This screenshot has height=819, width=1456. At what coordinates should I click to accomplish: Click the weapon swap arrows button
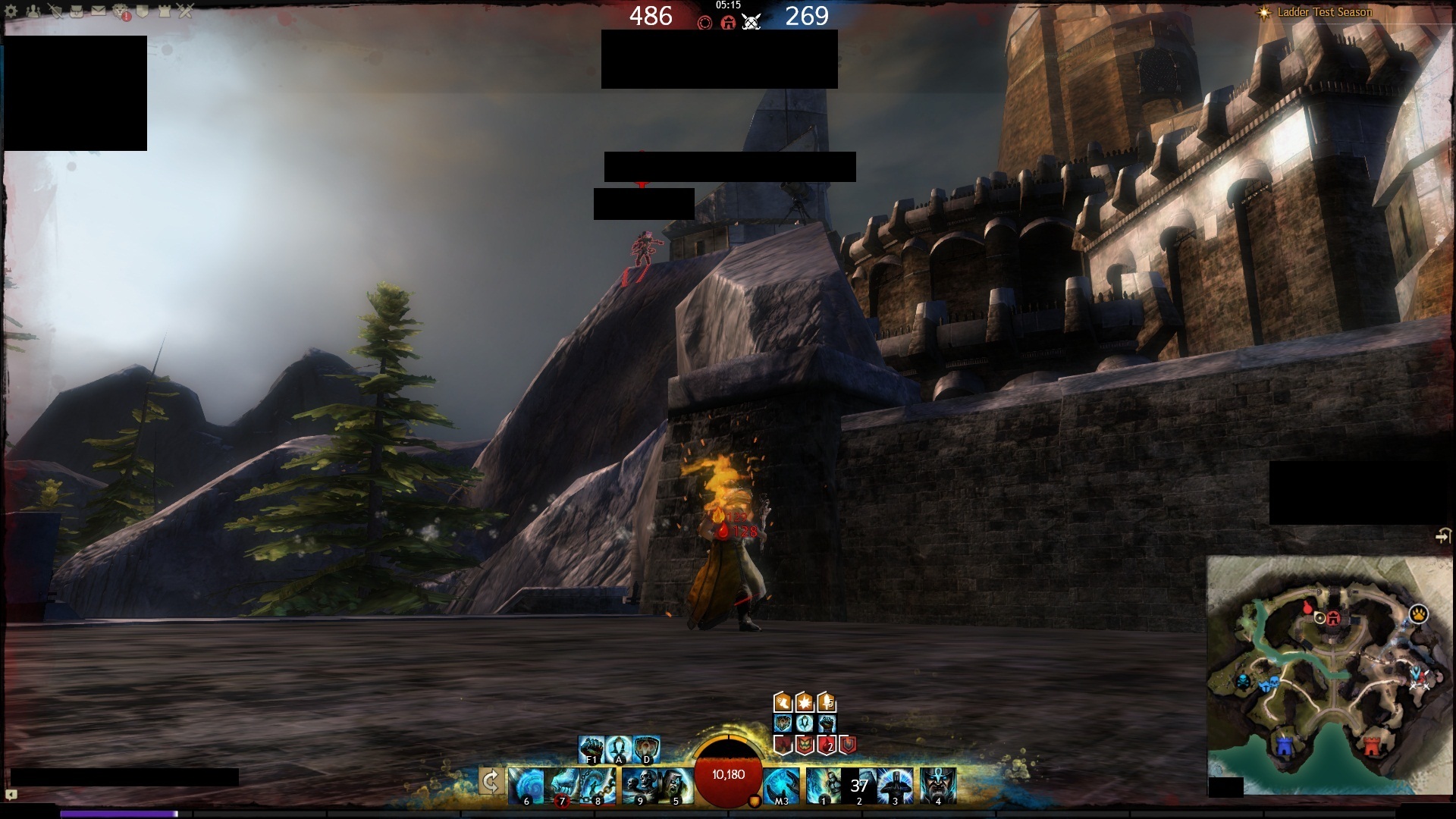coord(491,781)
